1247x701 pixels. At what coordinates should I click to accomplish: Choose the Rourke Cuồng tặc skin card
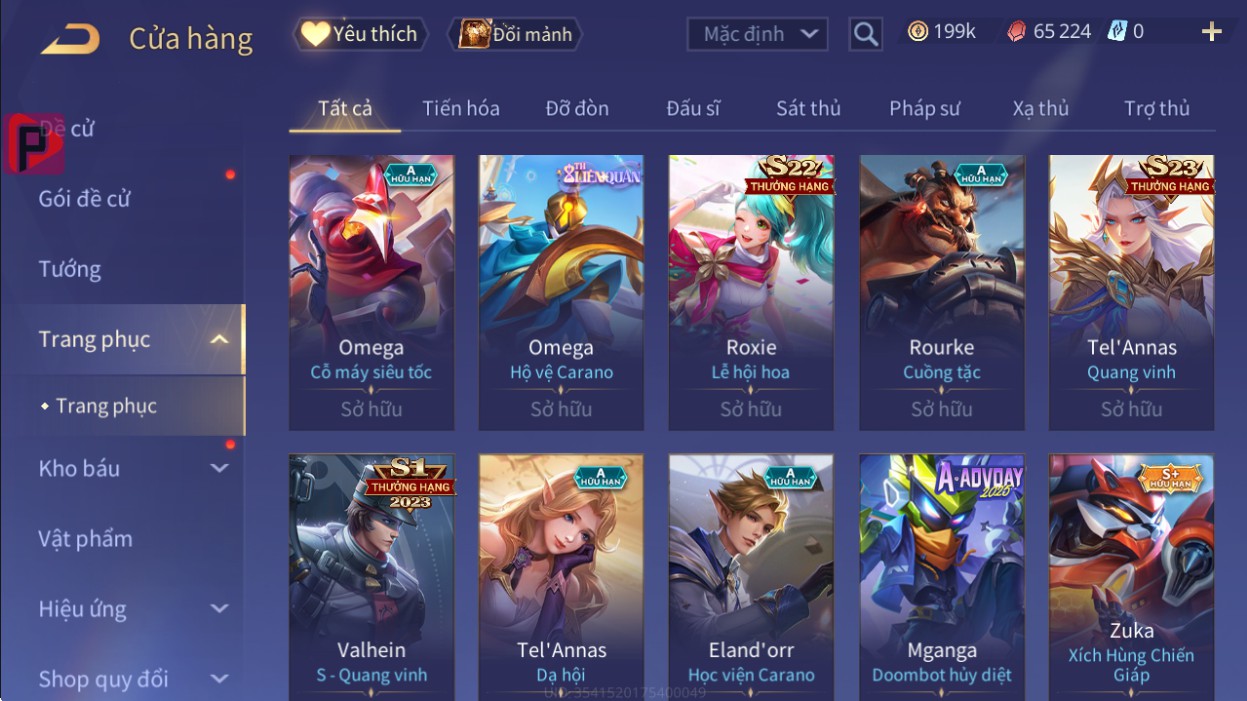tap(941, 292)
